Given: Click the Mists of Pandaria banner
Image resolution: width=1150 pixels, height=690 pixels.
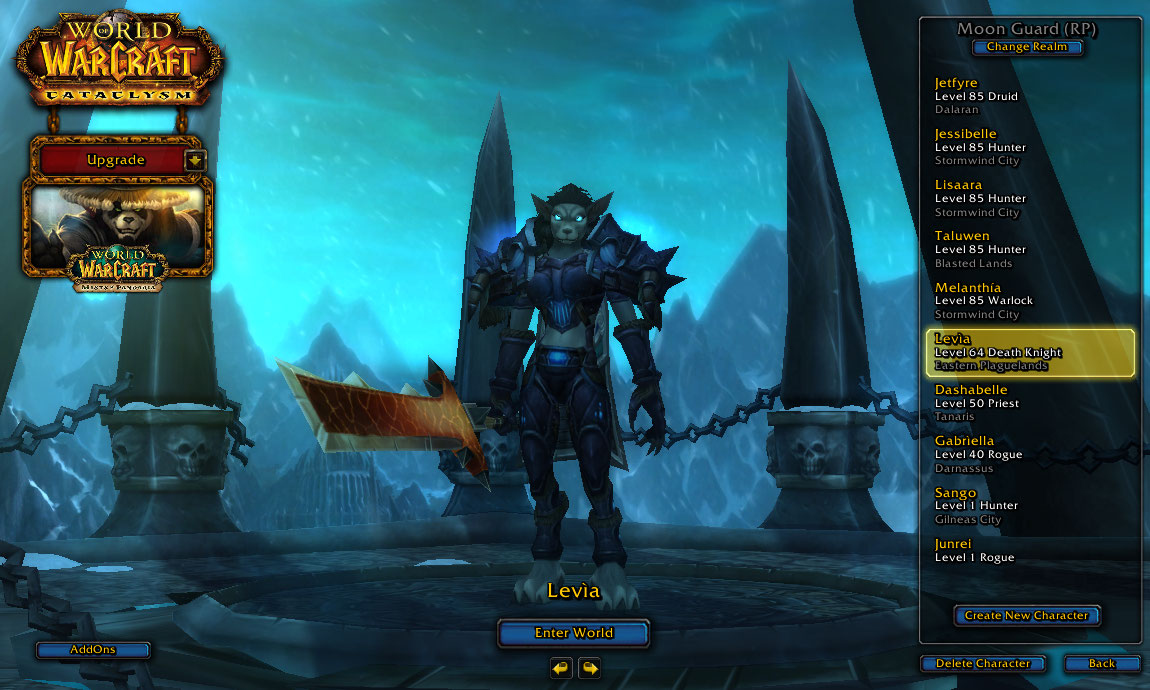Looking at the screenshot, I should [x=120, y=232].
